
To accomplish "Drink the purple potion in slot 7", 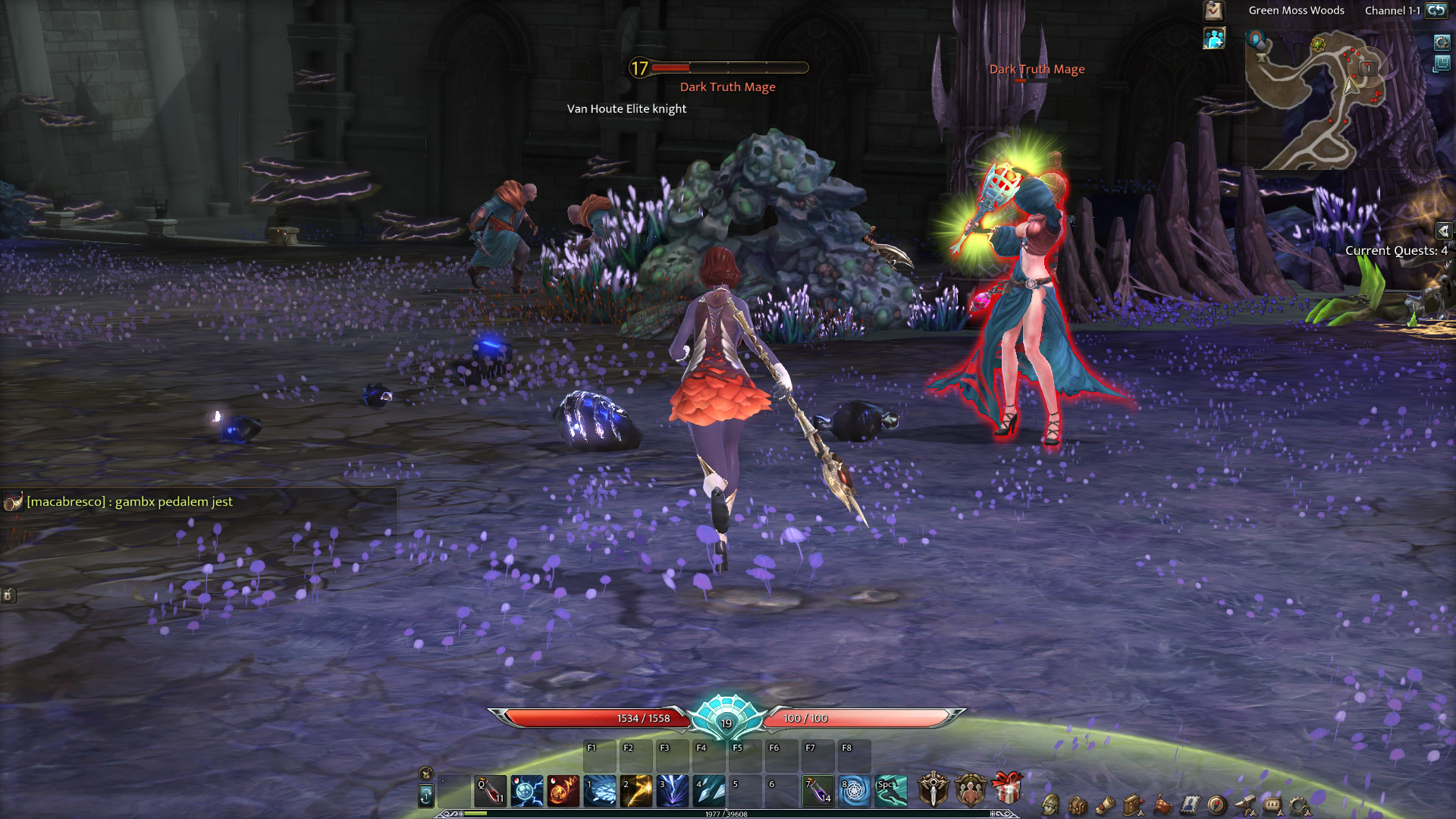I will tap(818, 791).
